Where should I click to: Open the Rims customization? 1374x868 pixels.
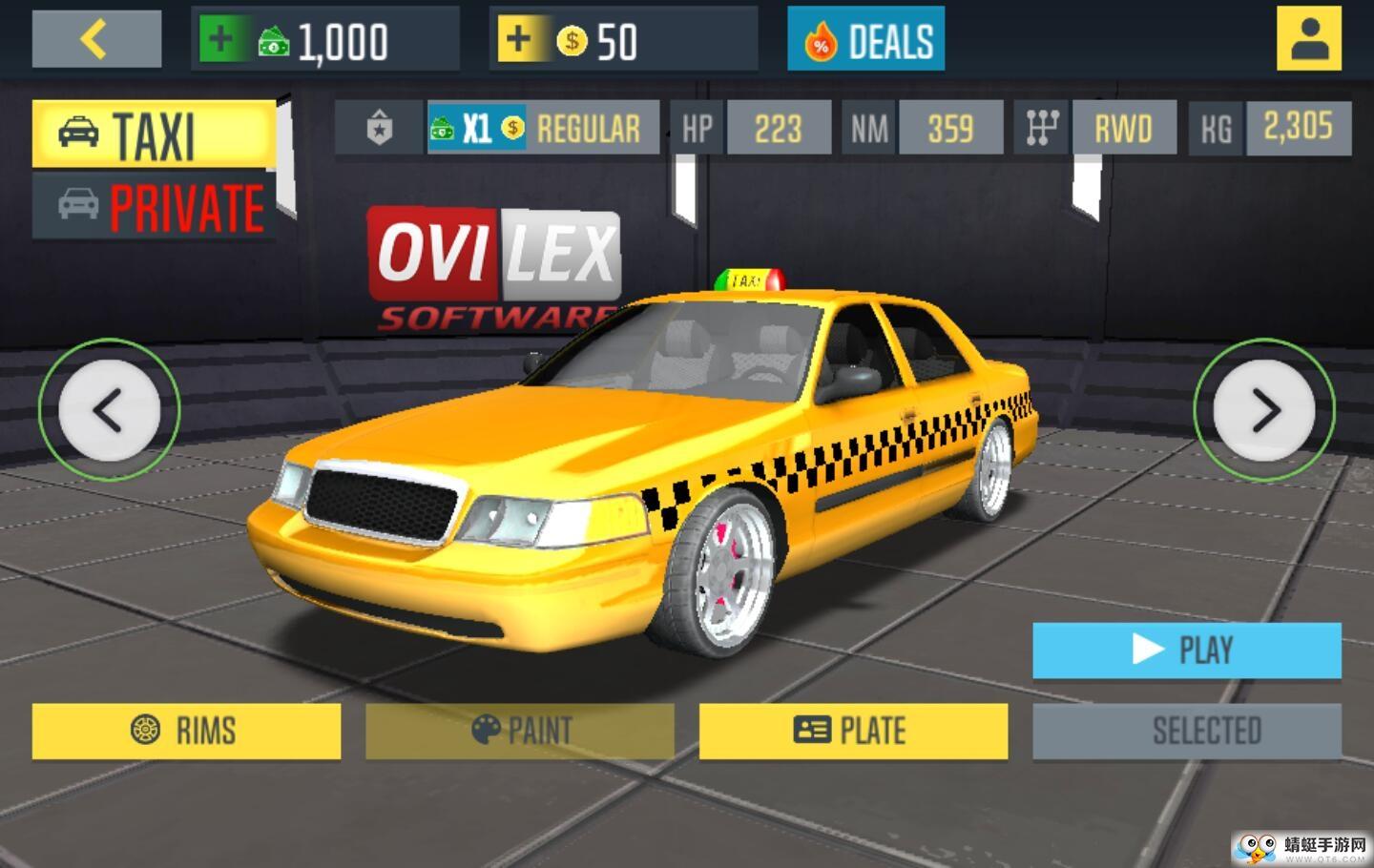(186, 732)
